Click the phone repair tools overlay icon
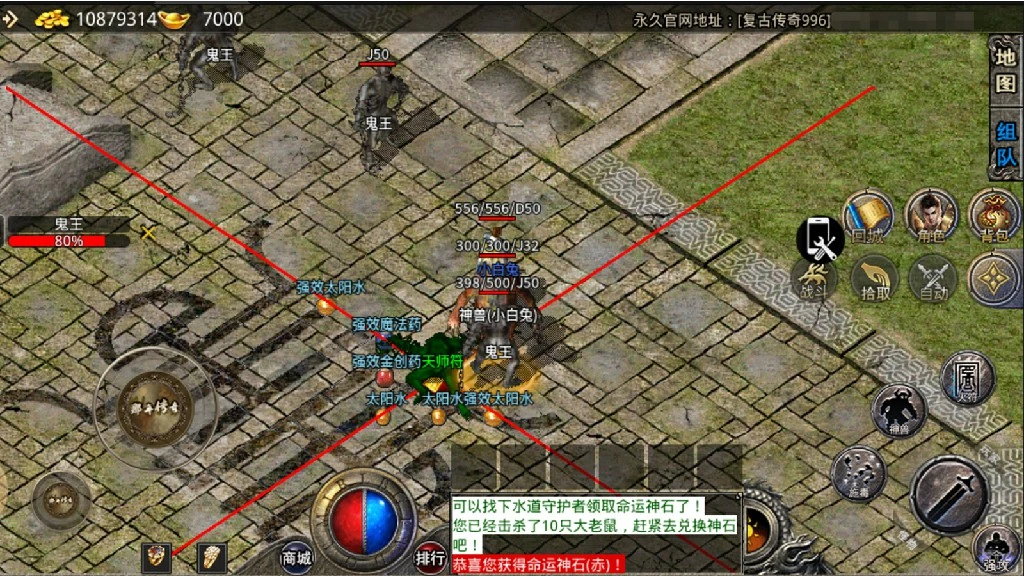The width and height of the screenshot is (1024, 576). [820, 238]
